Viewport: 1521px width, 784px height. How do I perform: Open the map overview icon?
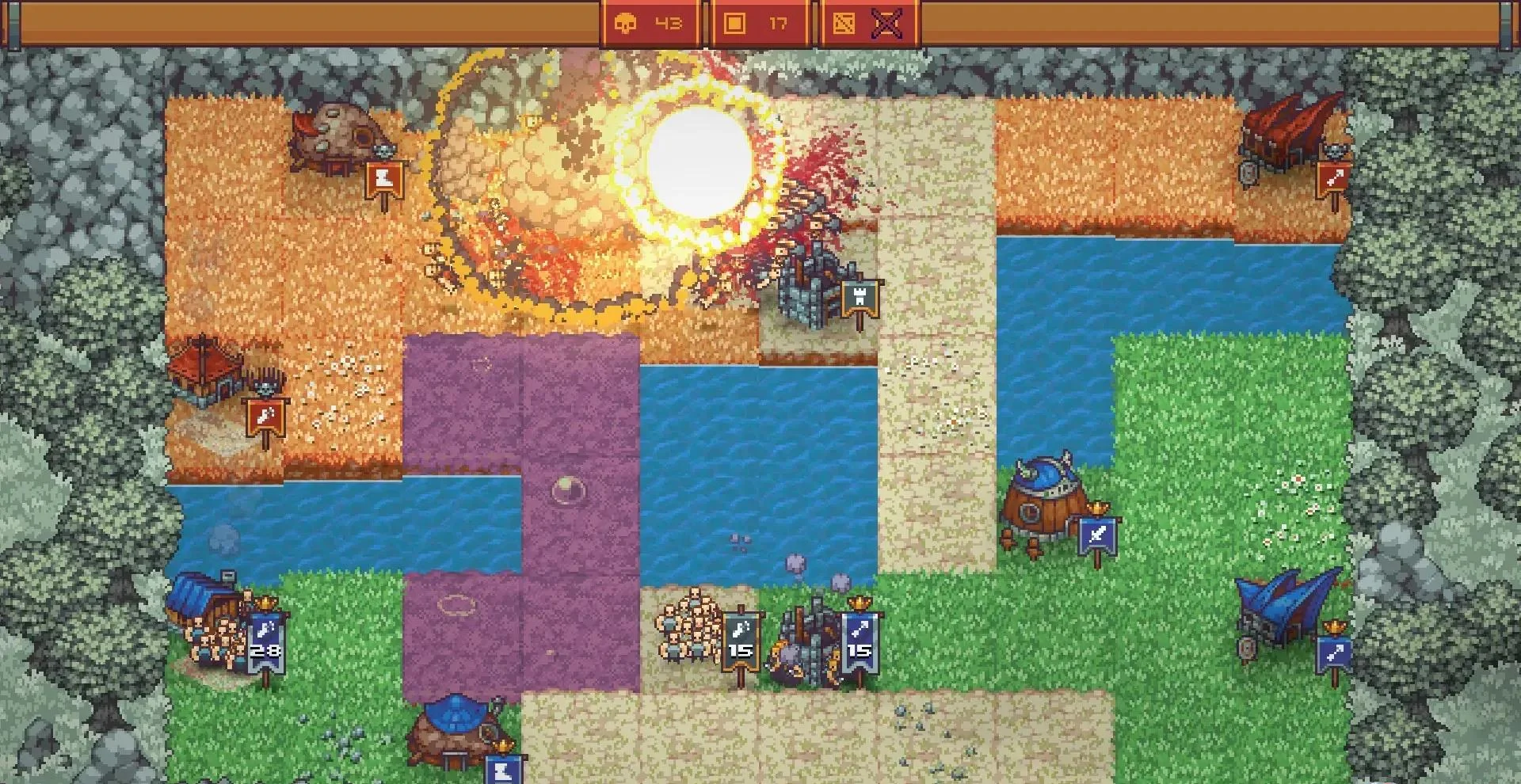pyautogui.click(x=844, y=24)
